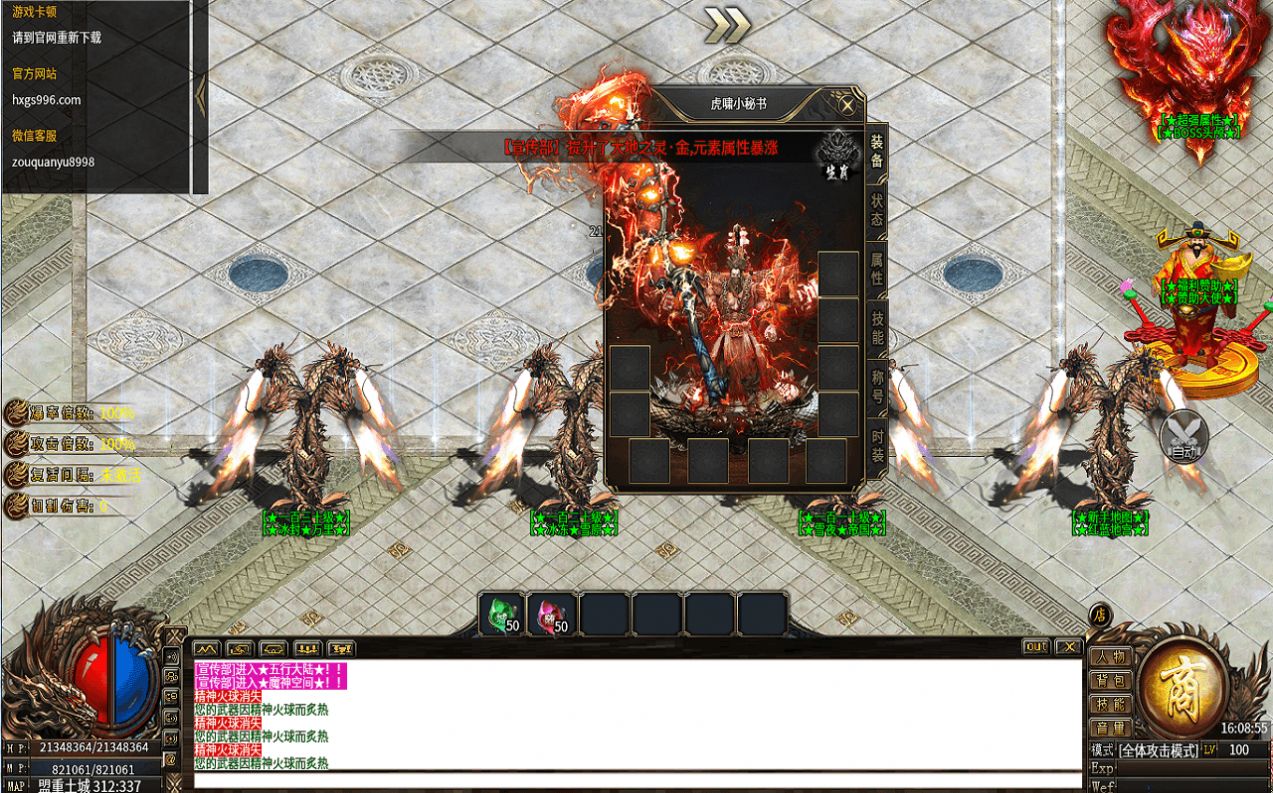The width and height of the screenshot is (1273, 793).
Task: Open the 音量 sound settings button
Action: tap(1111, 729)
